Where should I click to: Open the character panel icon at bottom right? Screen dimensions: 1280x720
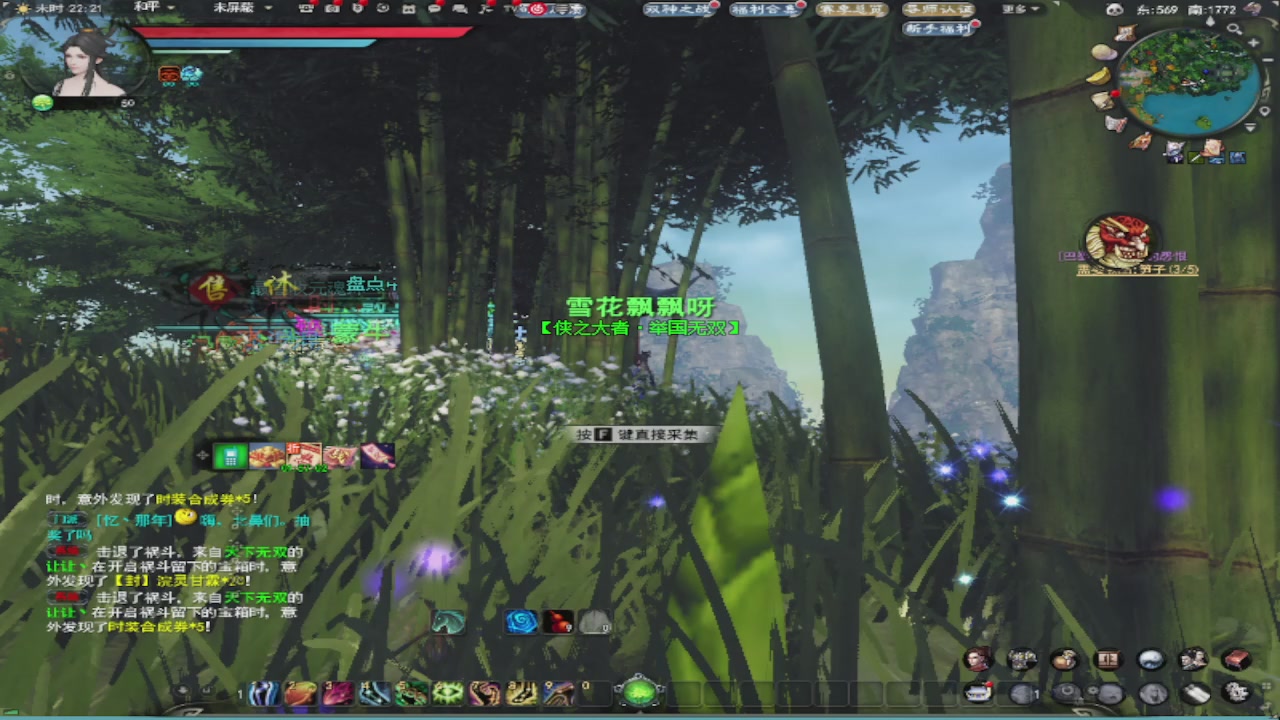click(x=977, y=660)
